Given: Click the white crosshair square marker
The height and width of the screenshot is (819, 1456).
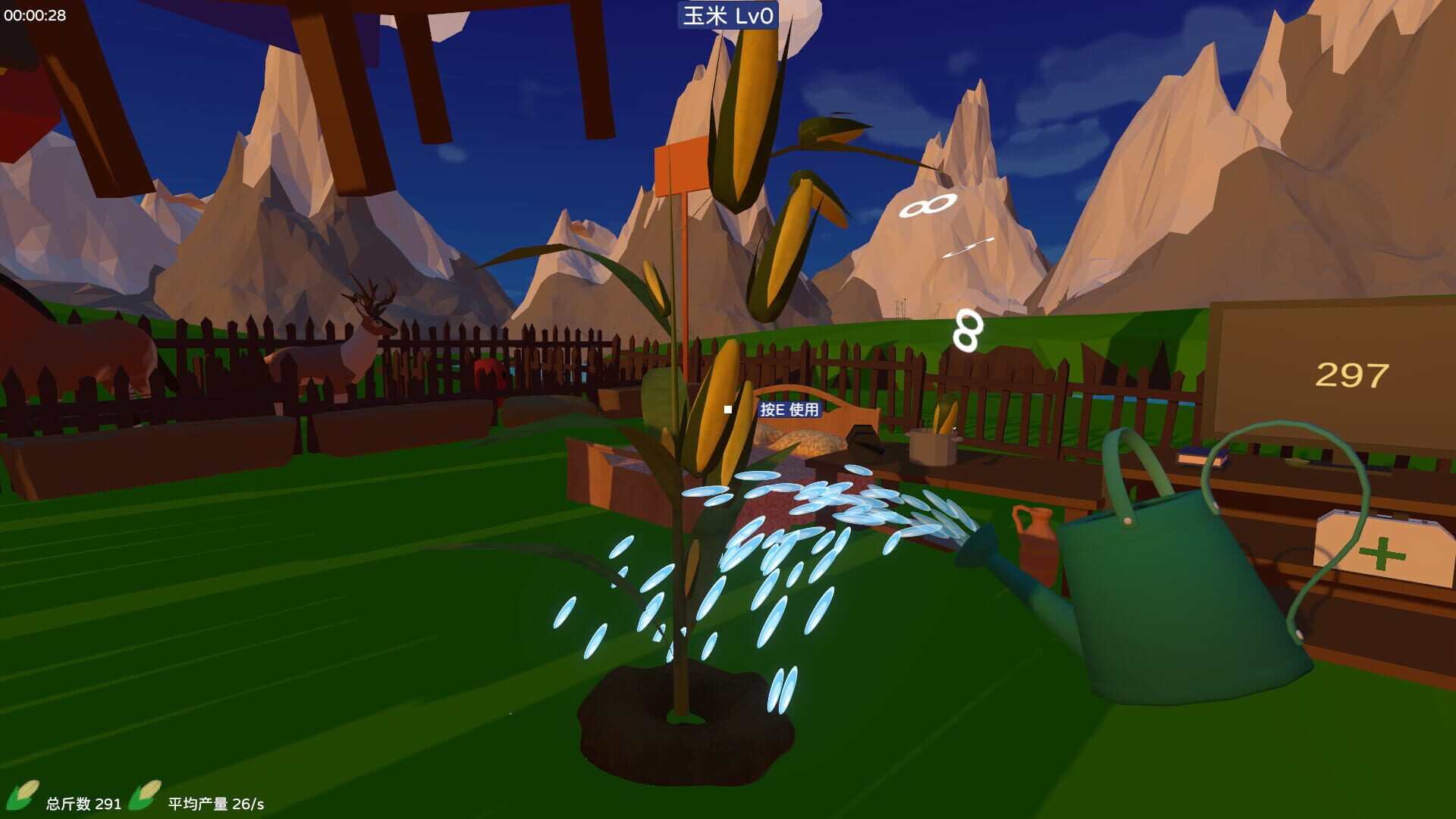Looking at the screenshot, I should [728, 409].
